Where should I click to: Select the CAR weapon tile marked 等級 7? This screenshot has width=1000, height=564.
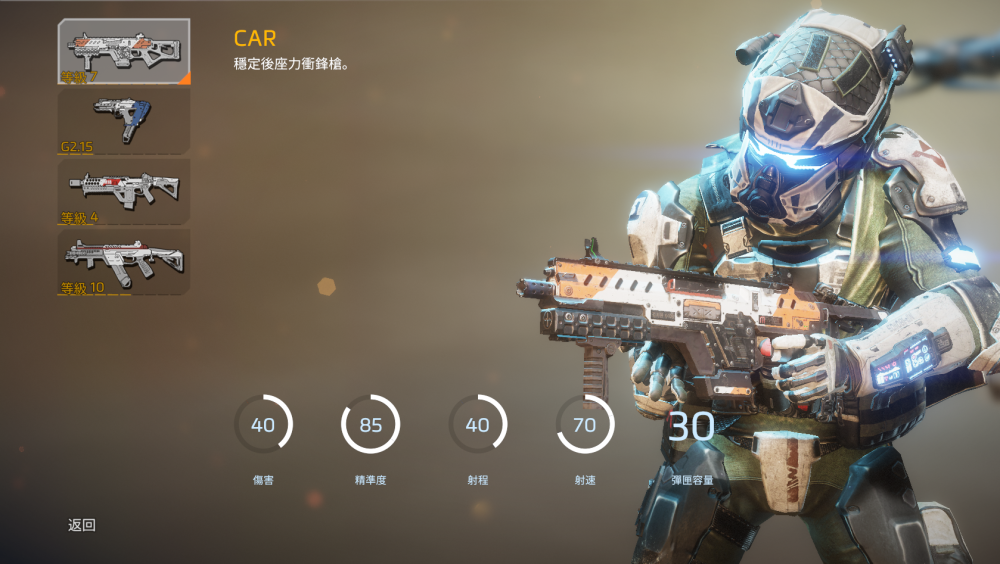[124, 51]
